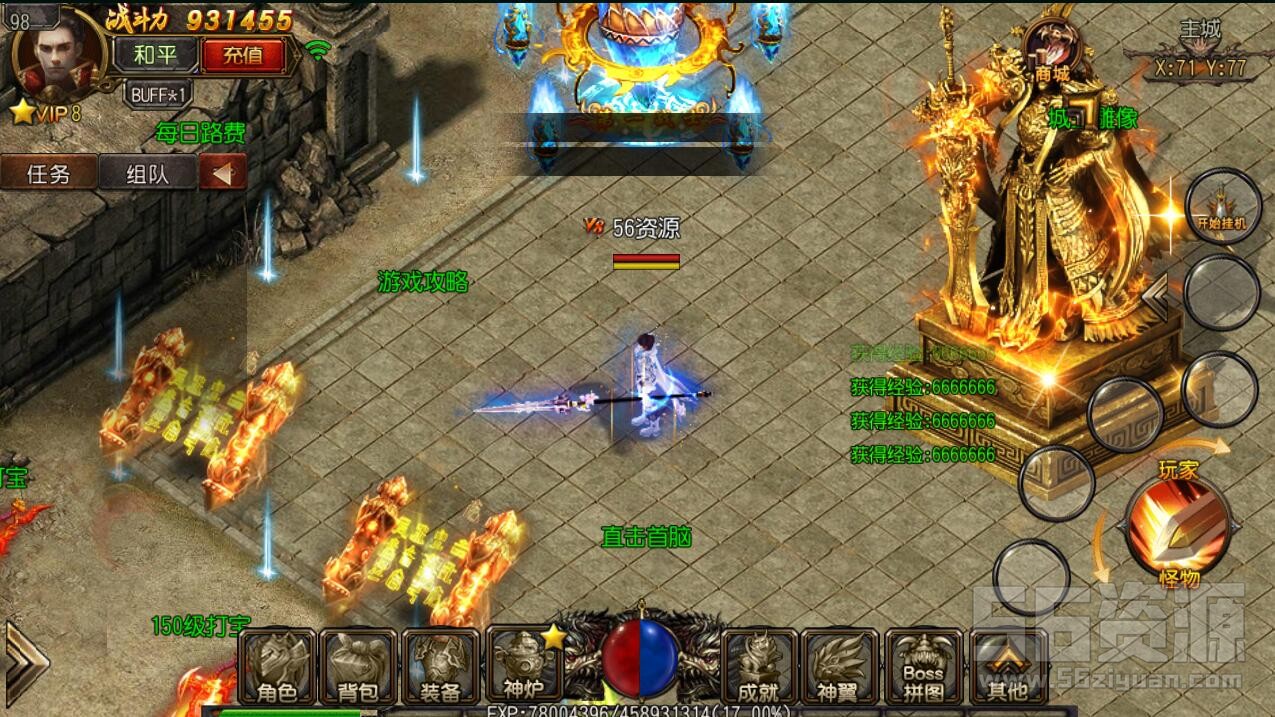Open the 装备 equipment panel
1275x717 pixels.
[440, 667]
